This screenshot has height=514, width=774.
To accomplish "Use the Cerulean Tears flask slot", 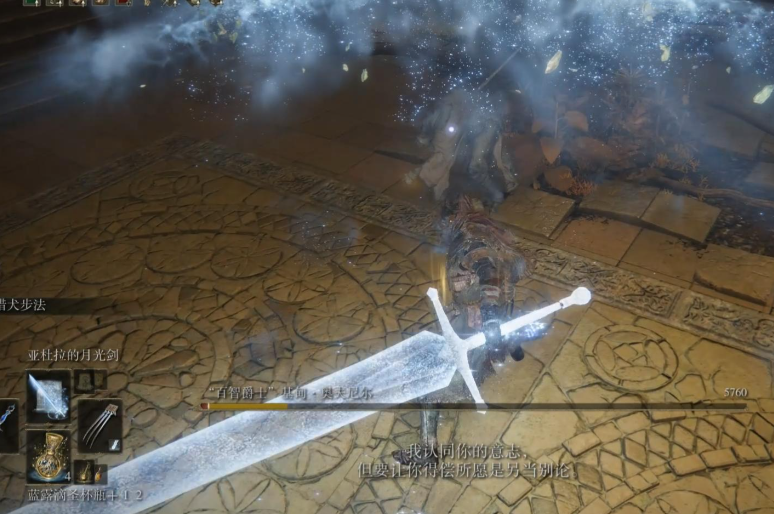I will click(48, 456).
